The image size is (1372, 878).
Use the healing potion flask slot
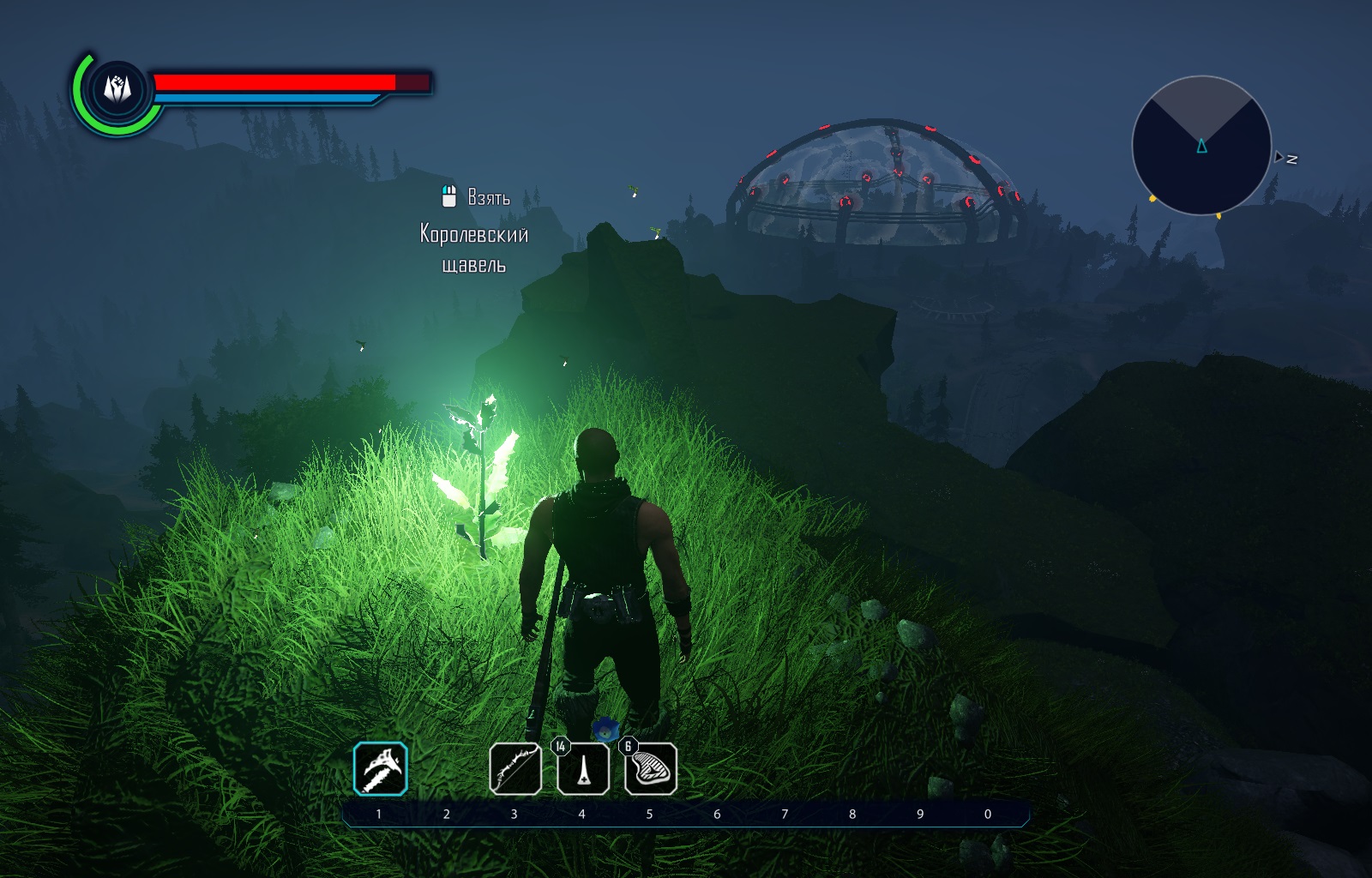pos(583,768)
